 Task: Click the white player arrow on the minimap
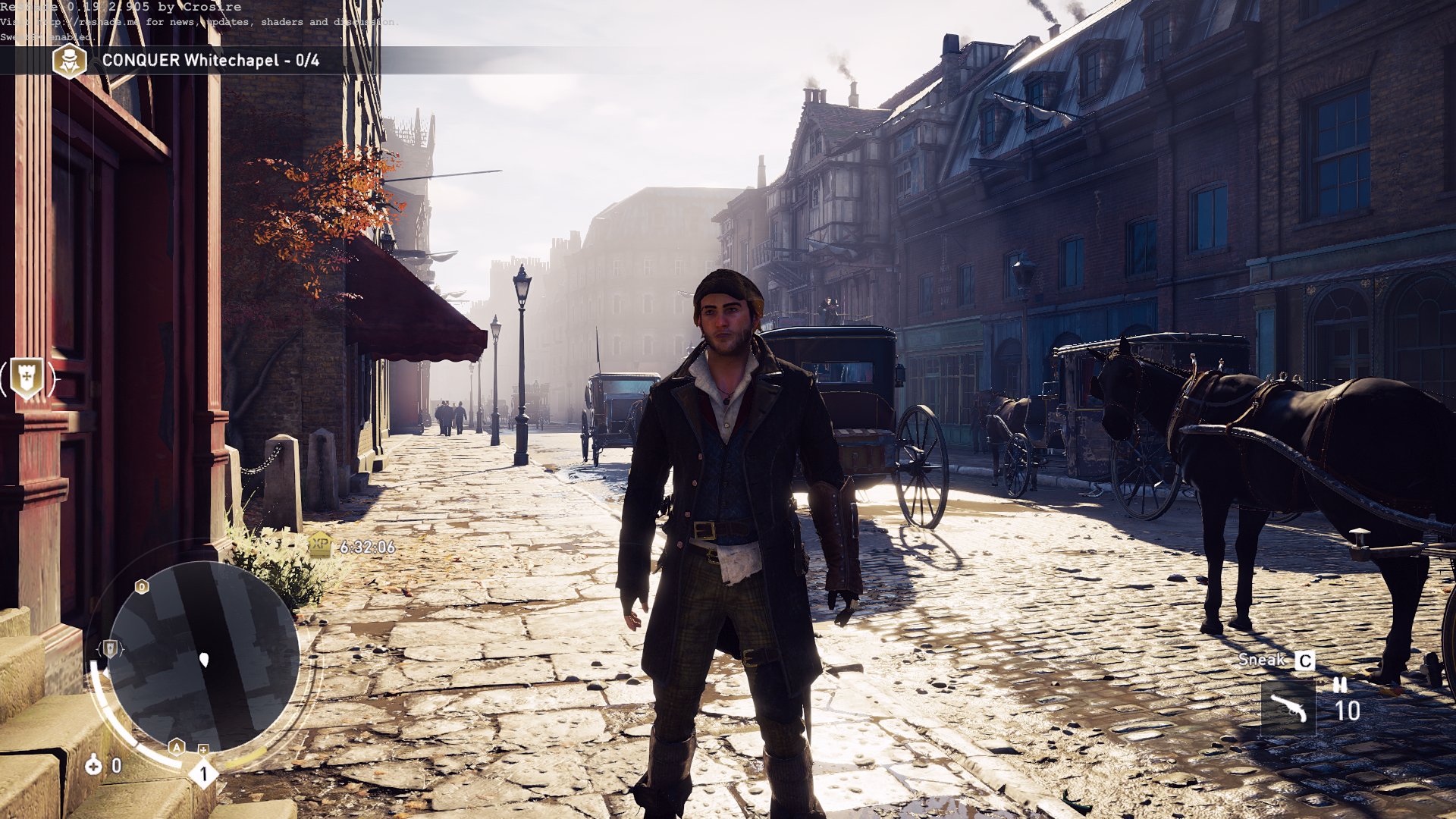coord(204,660)
